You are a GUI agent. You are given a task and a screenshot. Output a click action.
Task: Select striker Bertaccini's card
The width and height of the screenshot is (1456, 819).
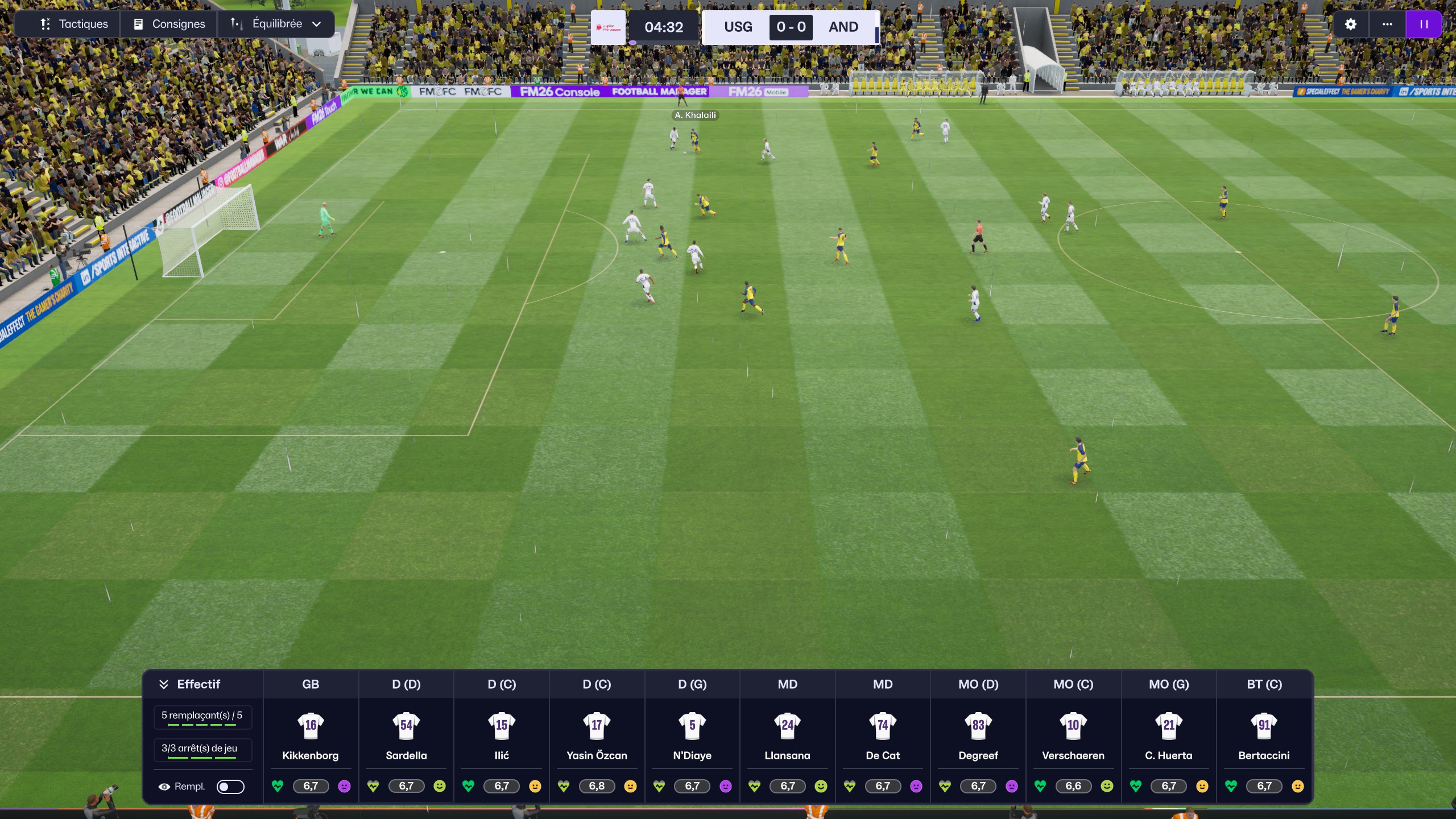coord(1264,737)
